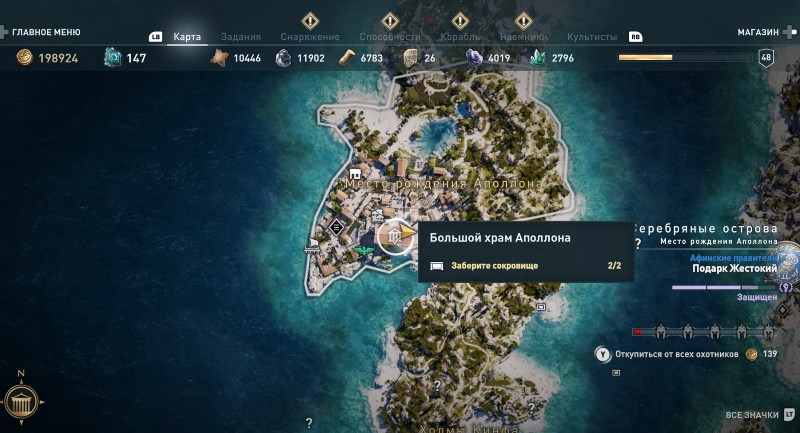Screen dimensions: 800x433
Task: Open the Корабль ship tab
Action: pyautogui.click(x=459, y=37)
